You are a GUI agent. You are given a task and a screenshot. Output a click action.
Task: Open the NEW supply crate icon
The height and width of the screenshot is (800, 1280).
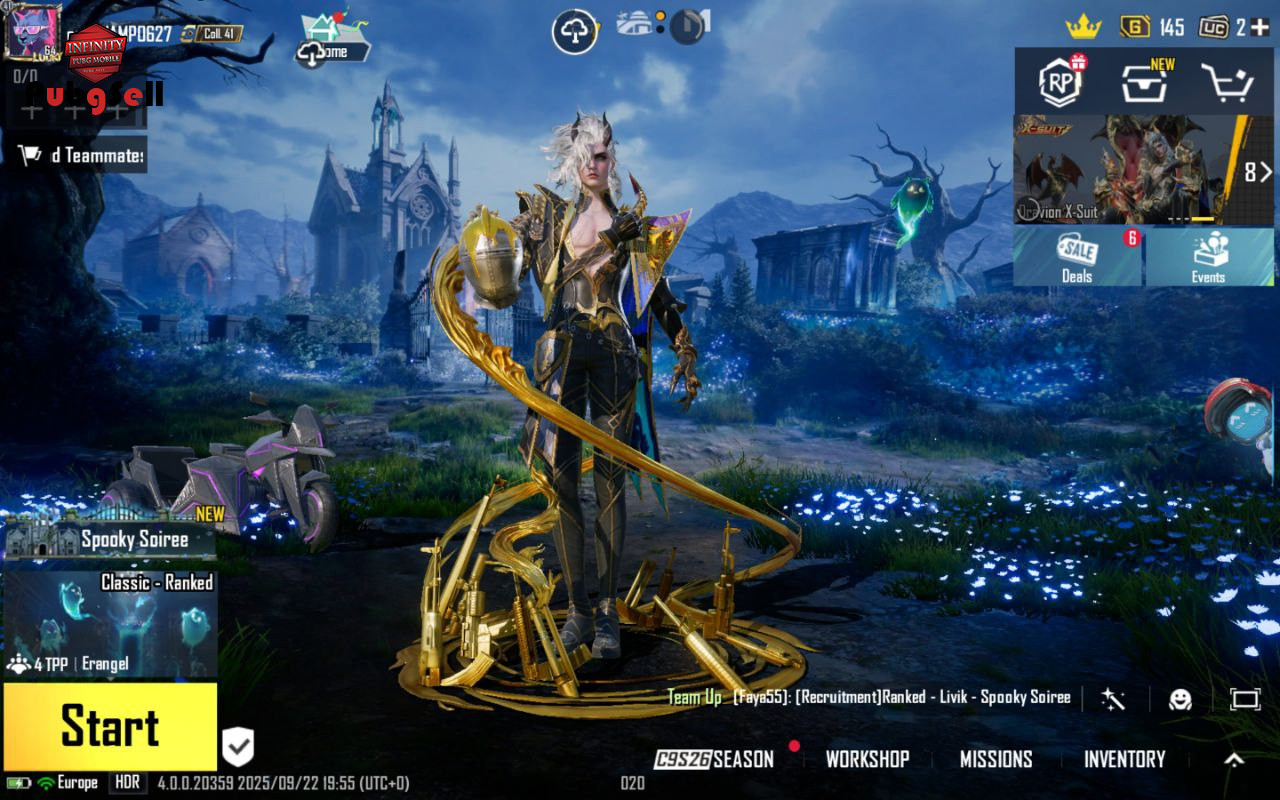(1144, 82)
